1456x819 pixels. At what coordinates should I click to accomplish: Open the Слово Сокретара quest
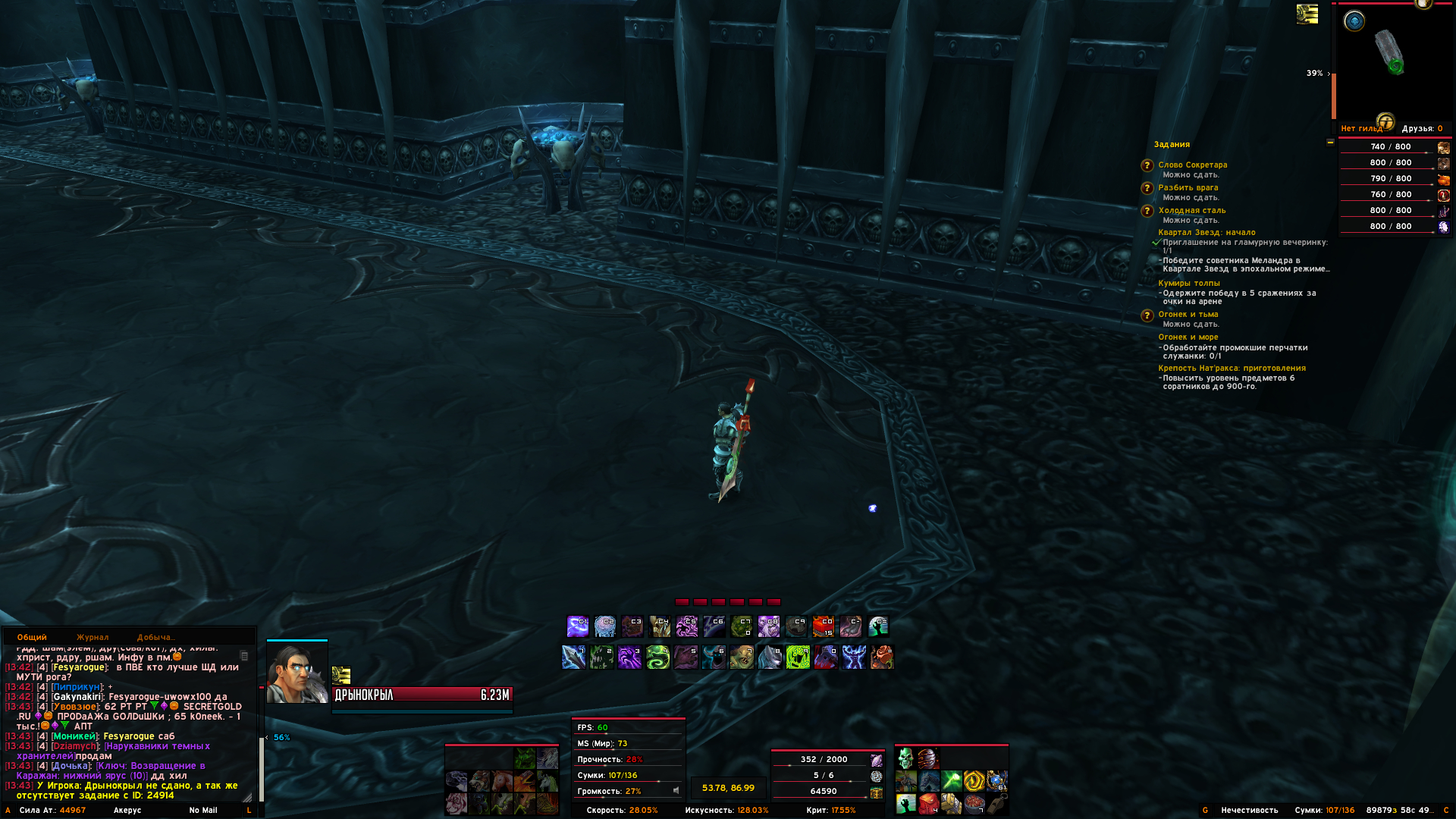pyautogui.click(x=1192, y=165)
